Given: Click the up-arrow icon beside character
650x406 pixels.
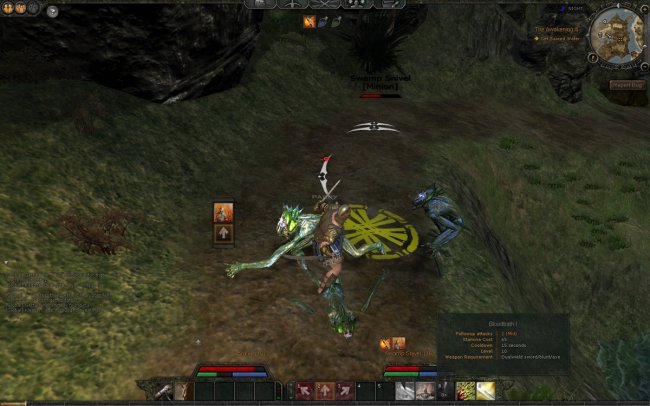Looking at the screenshot, I should [x=224, y=233].
